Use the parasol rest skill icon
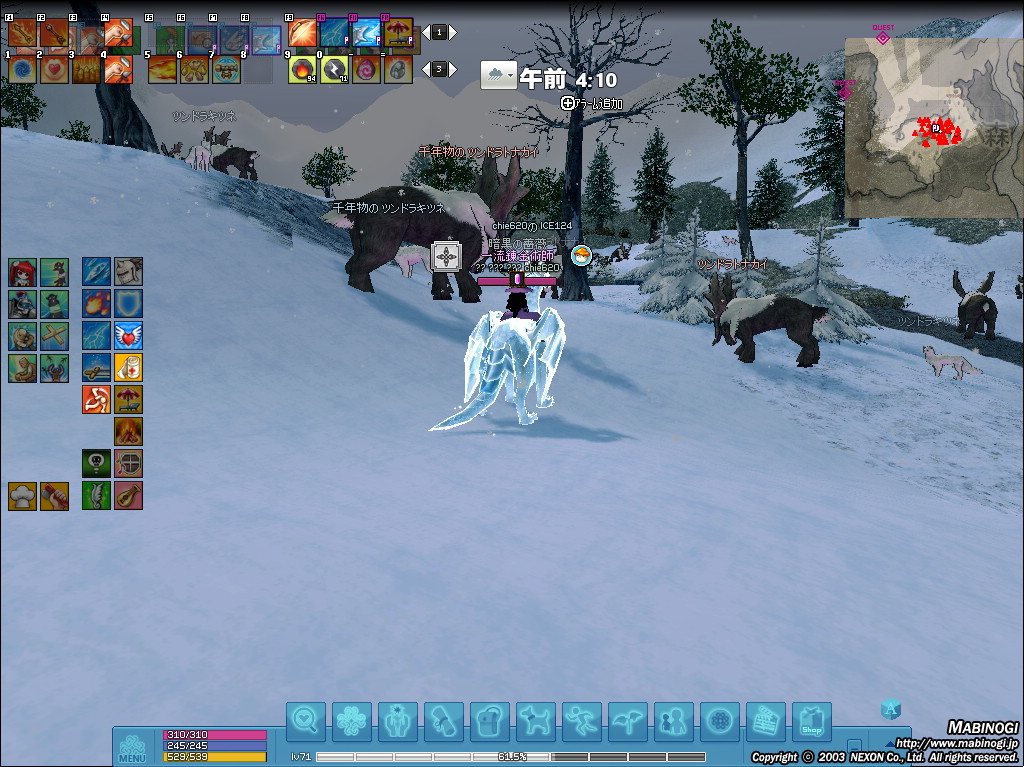Screen dimensions: 1024x767 (128, 399)
